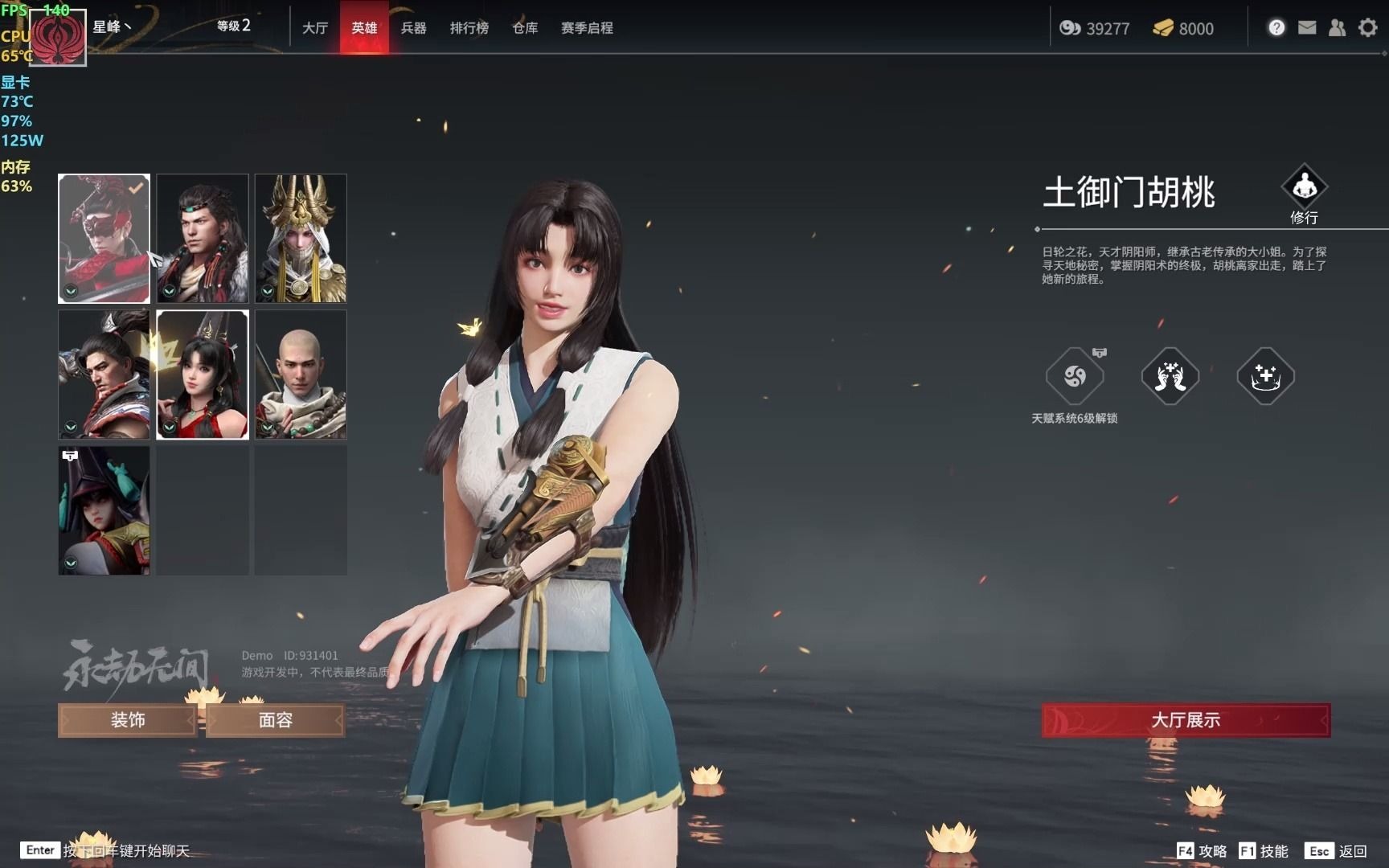Select the glowing hands skill icon

[x=1170, y=375]
